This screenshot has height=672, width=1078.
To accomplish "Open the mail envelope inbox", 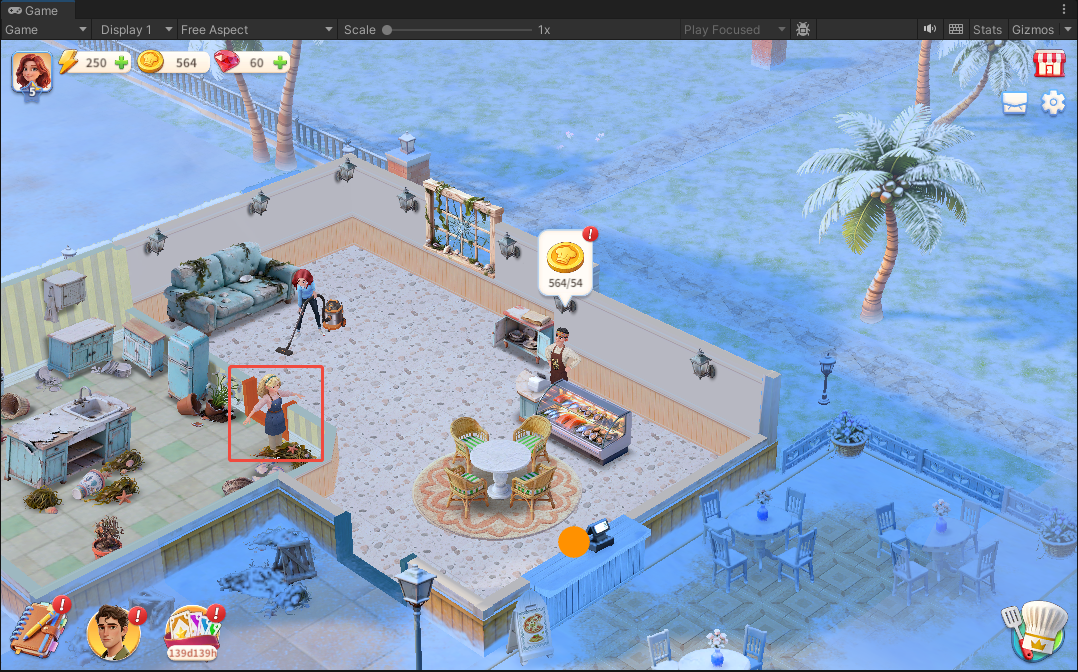I will tap(1015, 103).
